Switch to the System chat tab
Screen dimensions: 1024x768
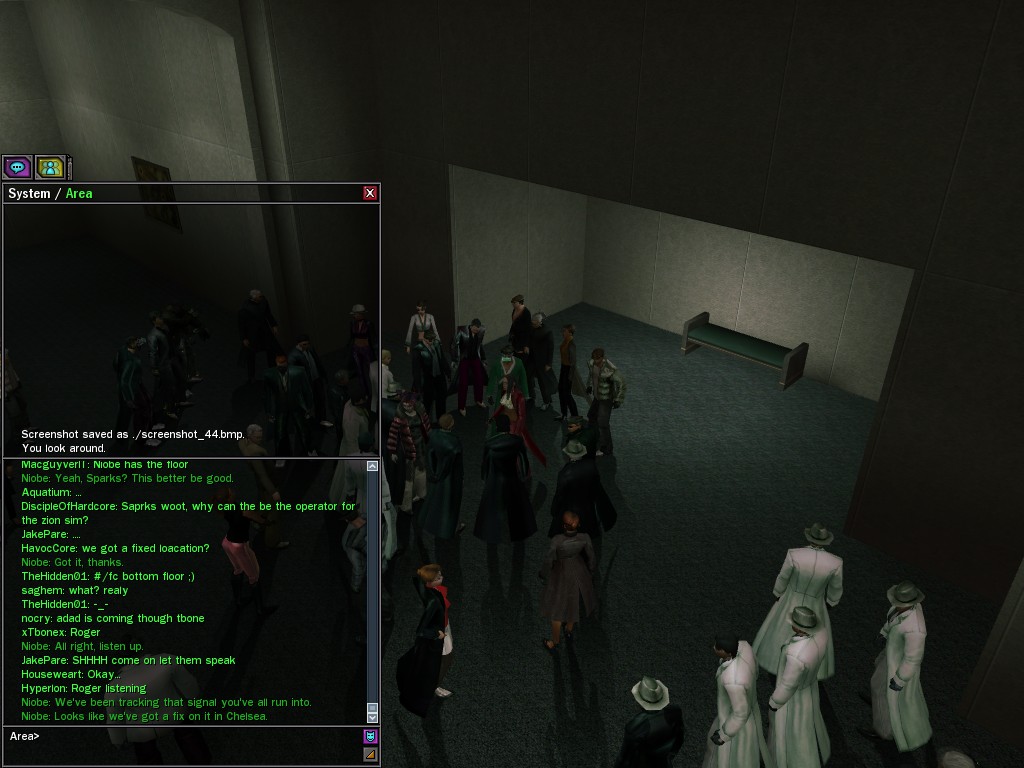[28, 193]
